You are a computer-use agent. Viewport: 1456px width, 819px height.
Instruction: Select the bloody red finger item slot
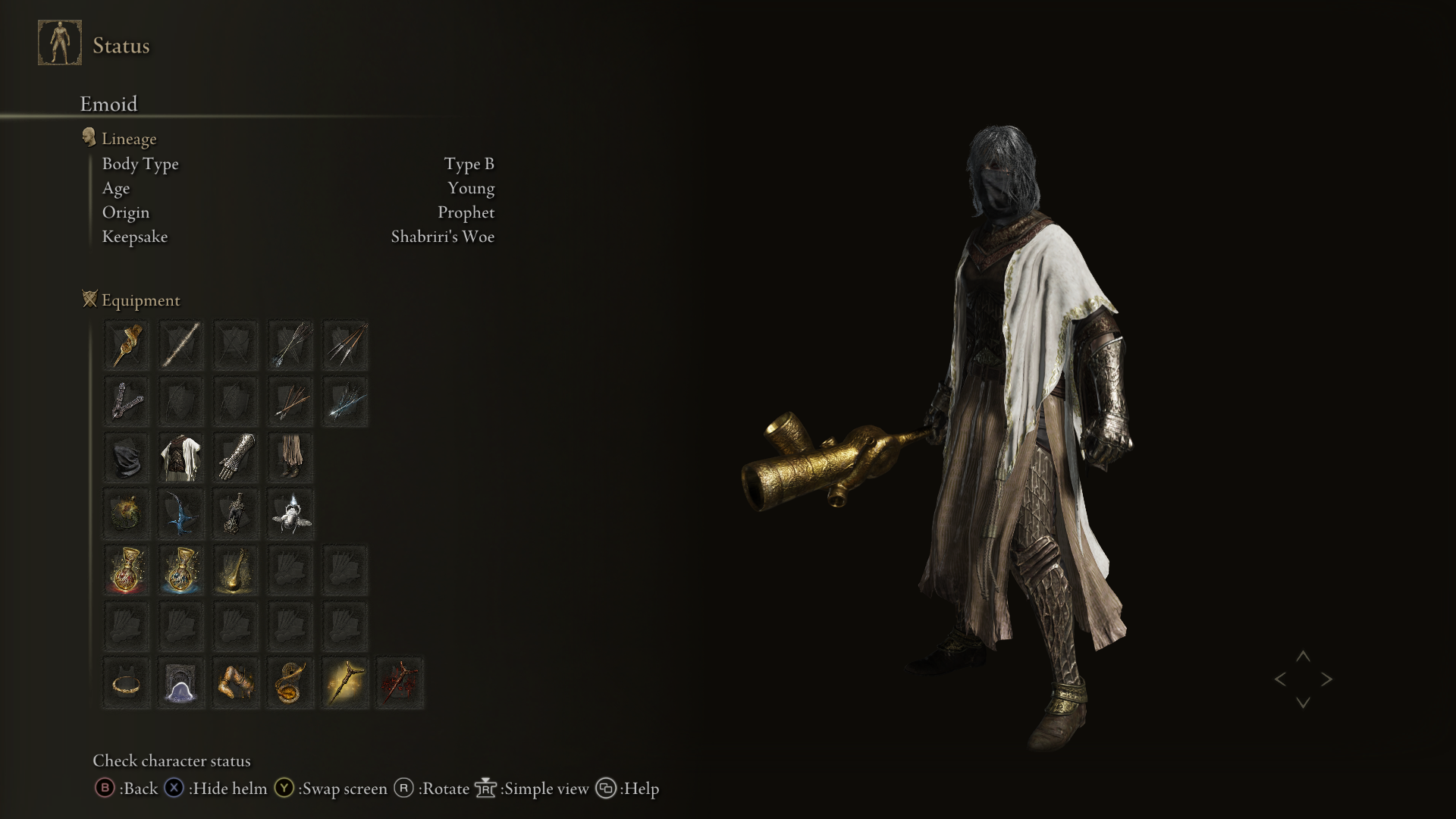pyautogui.click(x=400, y=682)
